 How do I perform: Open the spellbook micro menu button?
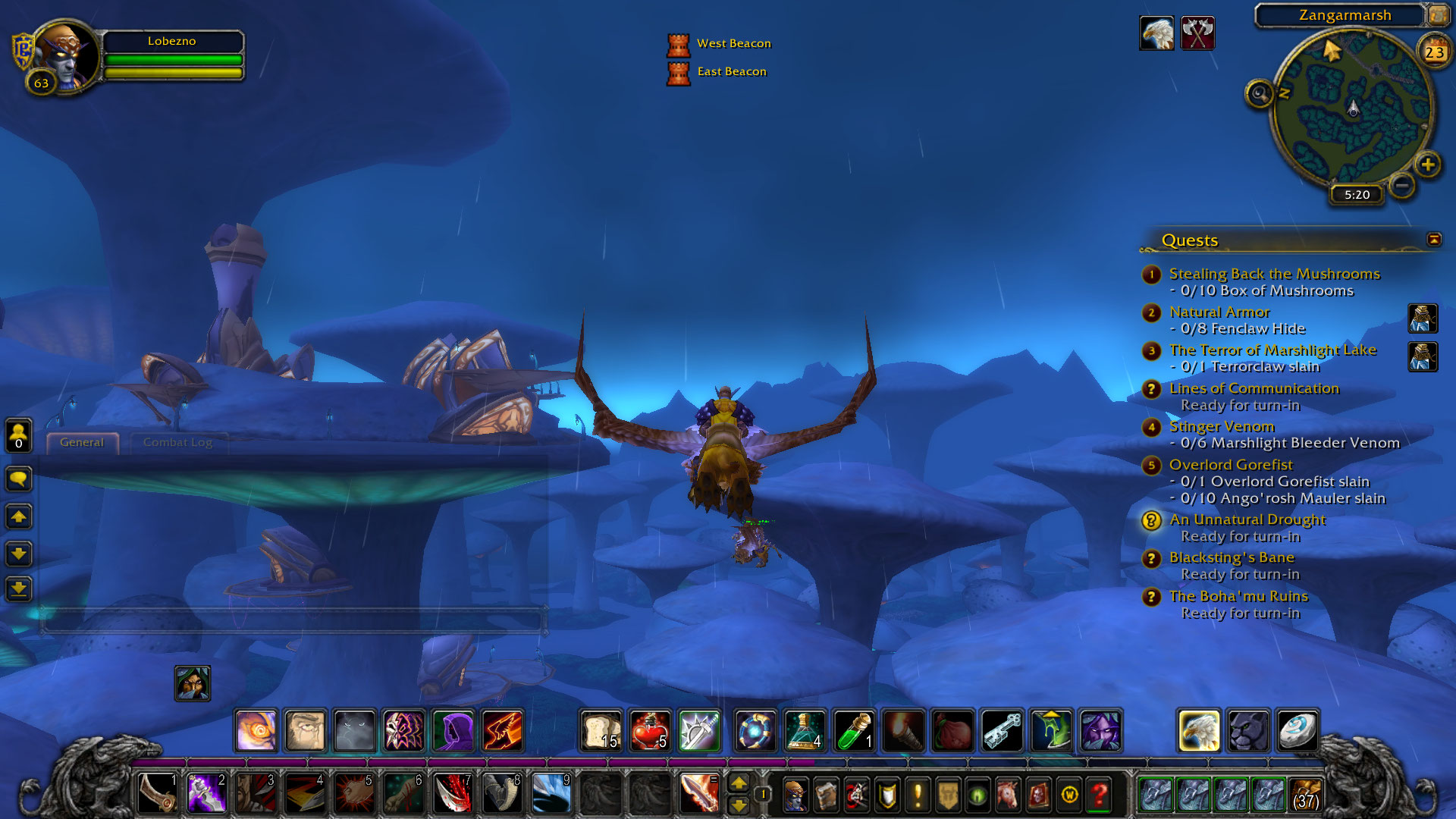[826, 795]
